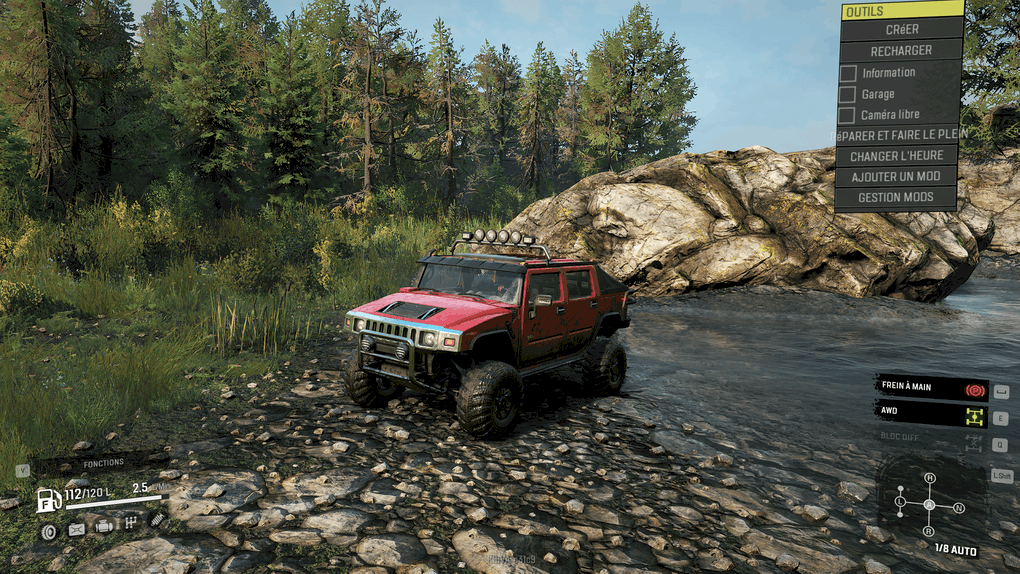This screenshot has width=1020, height=574.
Task: Click the engine status icon
Action: [x=103, y=526]
